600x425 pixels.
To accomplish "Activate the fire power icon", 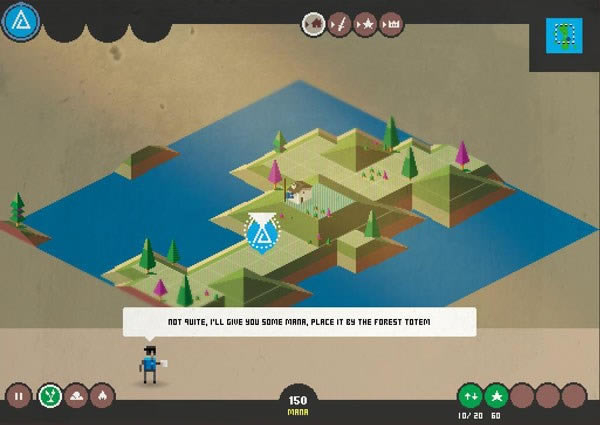I will coord(102,396).
